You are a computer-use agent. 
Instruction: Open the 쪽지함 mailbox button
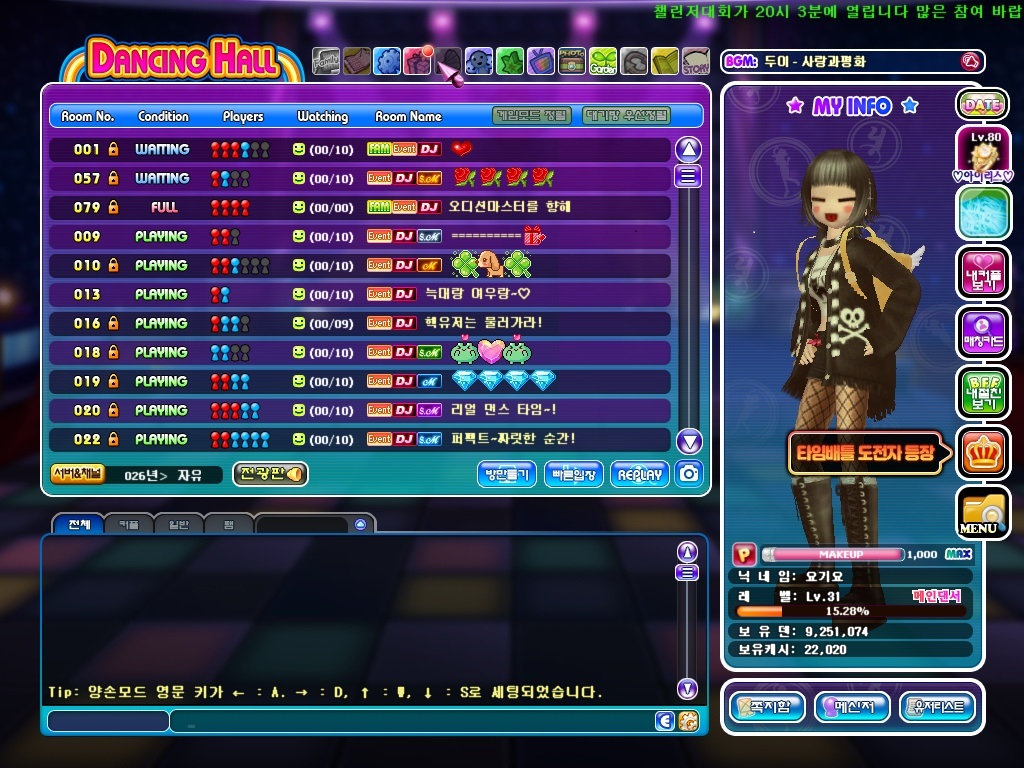point(766,707)
